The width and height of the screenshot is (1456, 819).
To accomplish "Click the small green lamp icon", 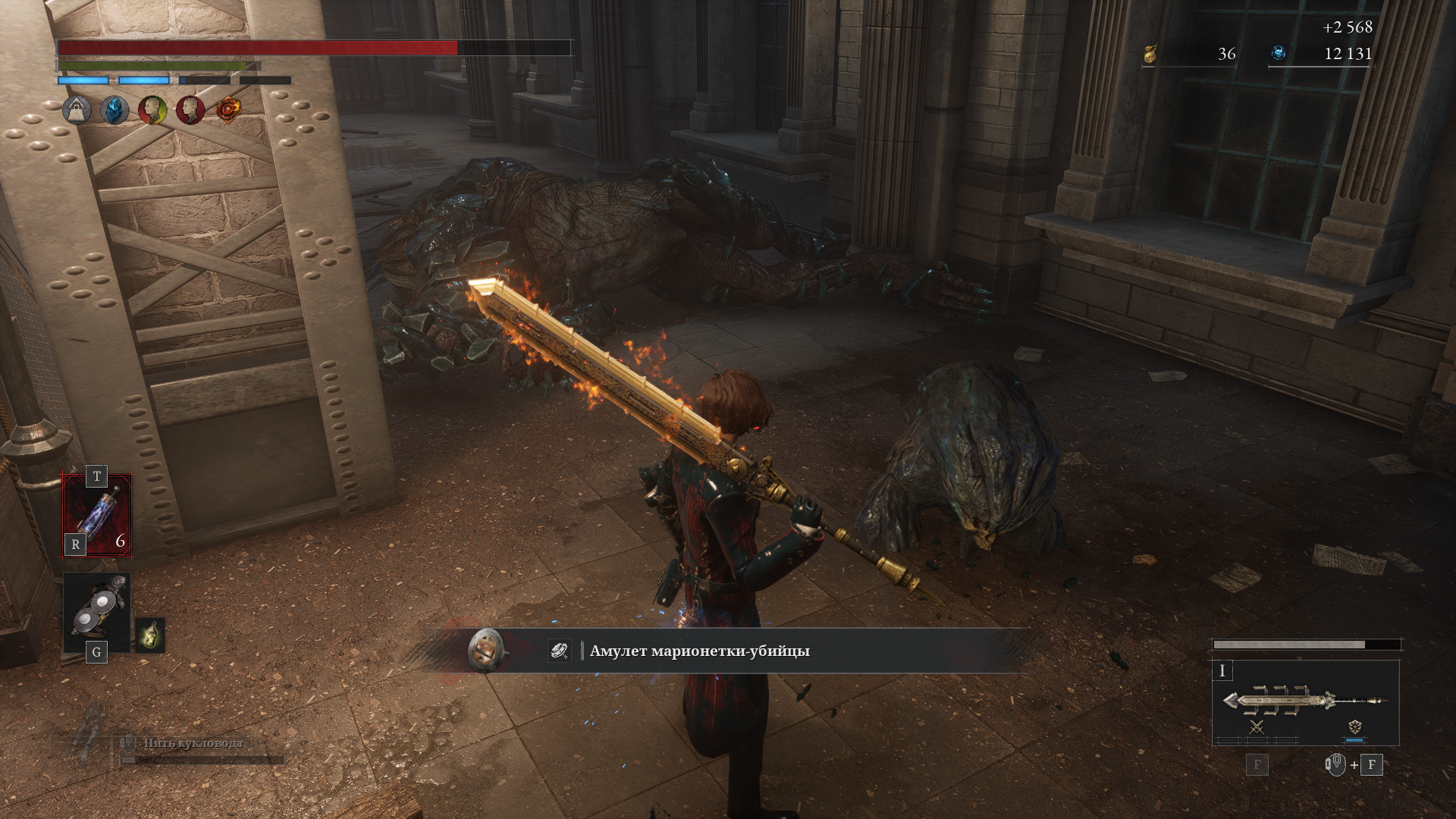I will 150,635.
